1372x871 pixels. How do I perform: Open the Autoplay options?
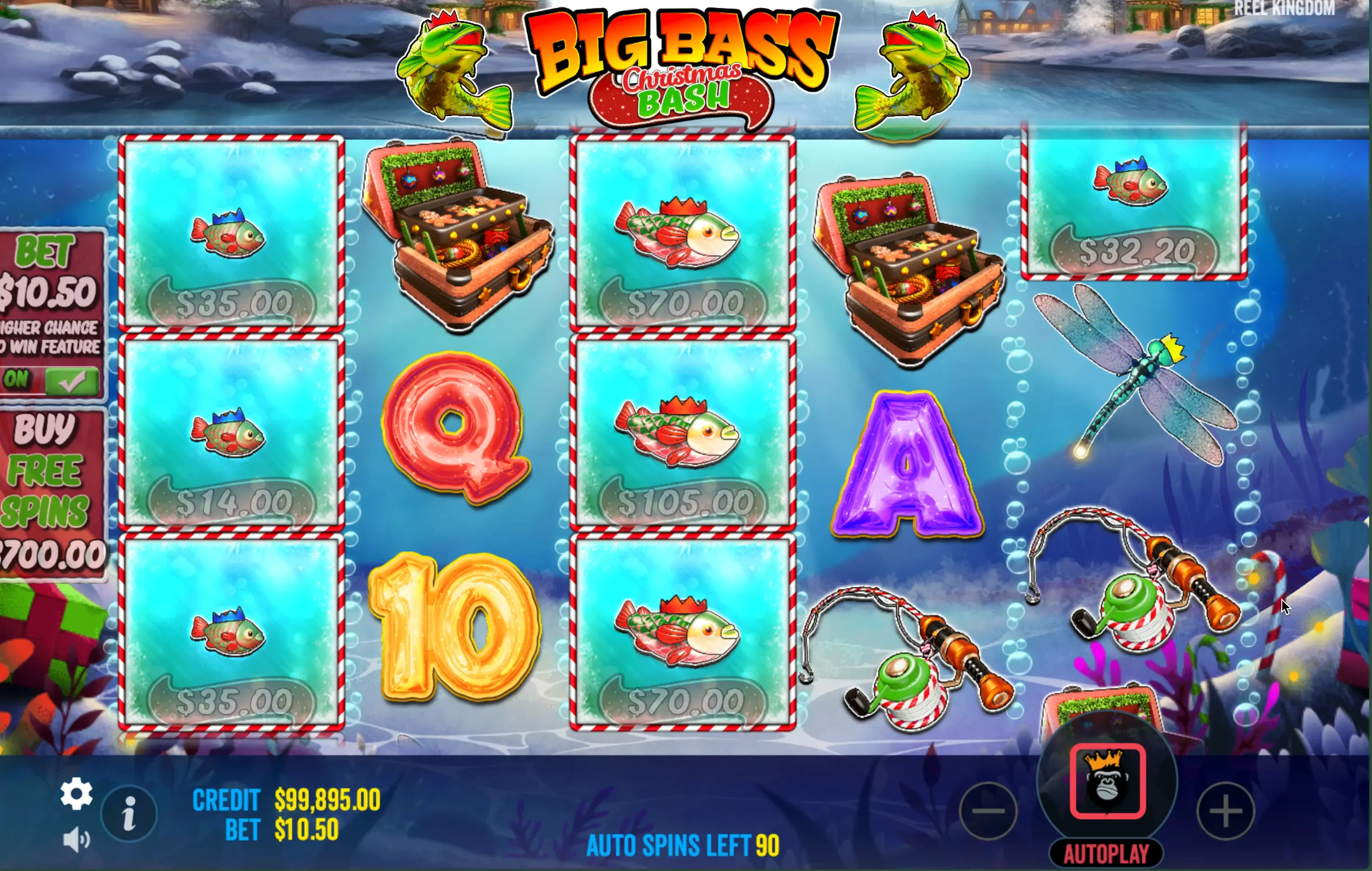tap(1106, 854)
